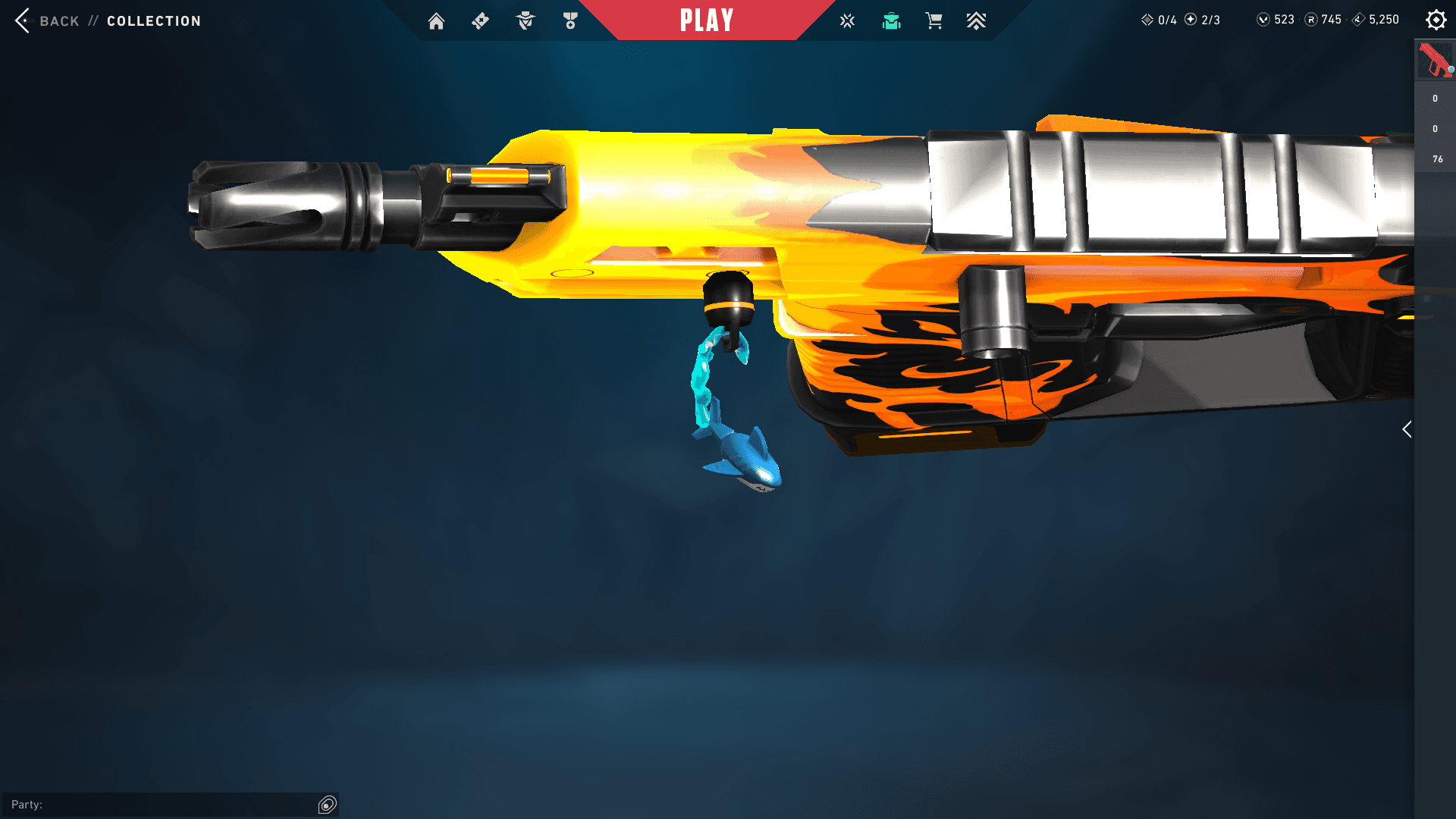
Task: Open the Settings gear
Action: [1436, 20]
